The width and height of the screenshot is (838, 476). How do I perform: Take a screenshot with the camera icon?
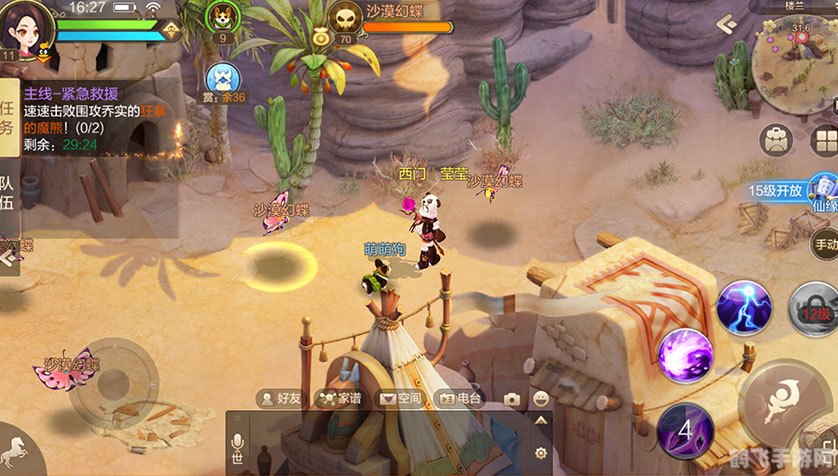click(x=512, y=399)
